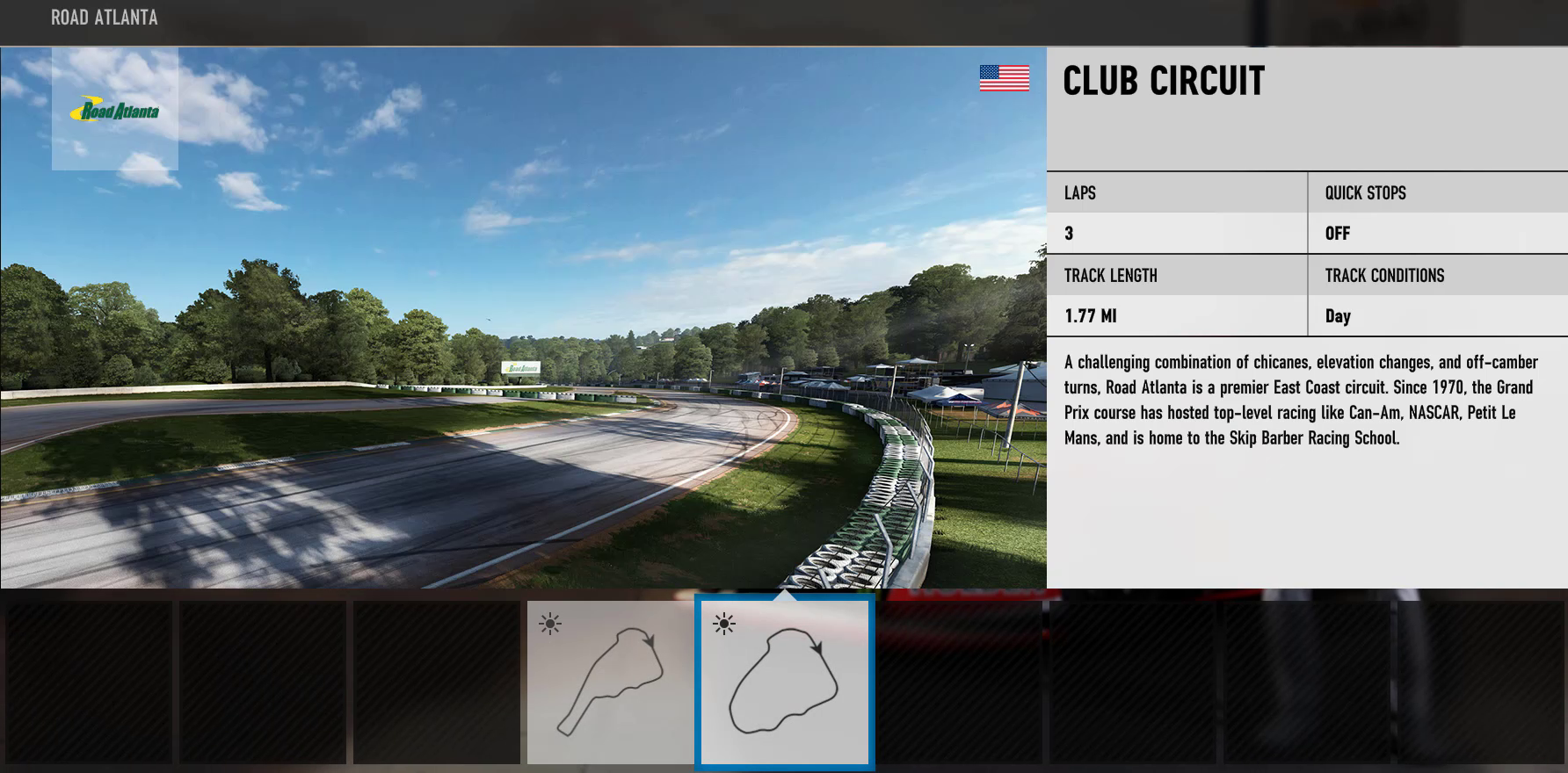Expand the track layout carousel leftward
1568x773 pixels.
coord(88,682)
